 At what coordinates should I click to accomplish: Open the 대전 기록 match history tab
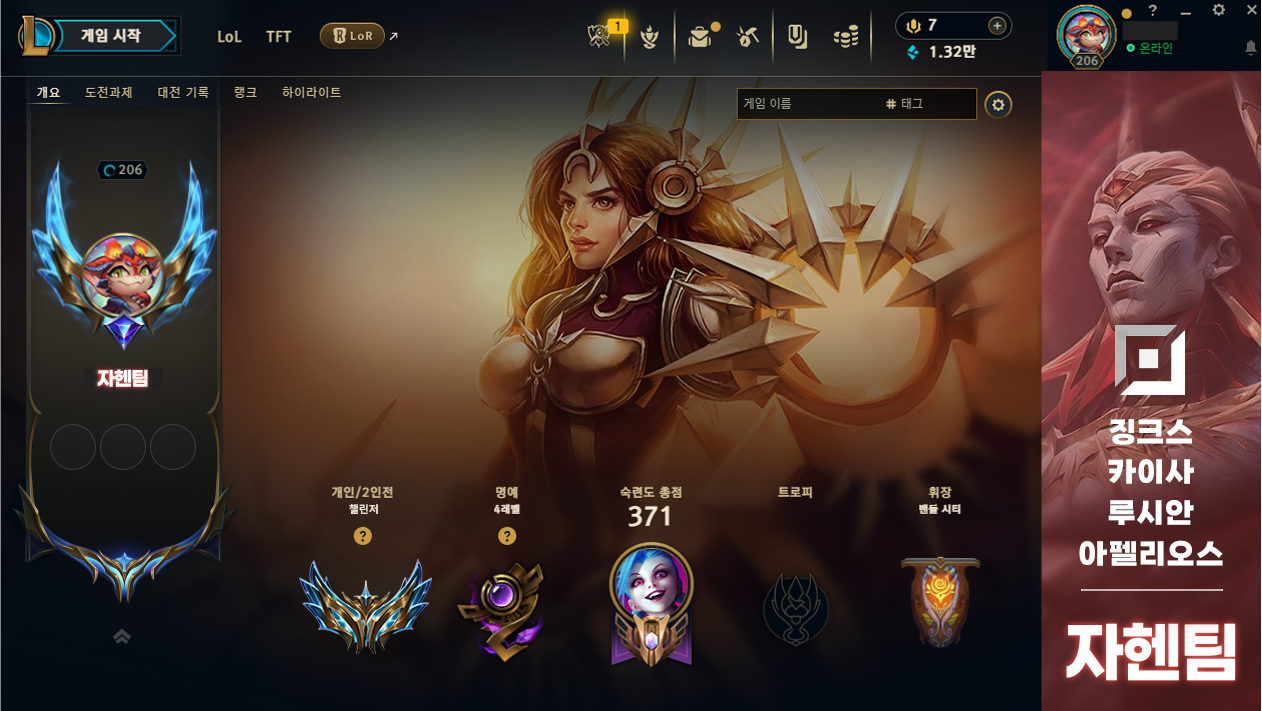point(183,92)
